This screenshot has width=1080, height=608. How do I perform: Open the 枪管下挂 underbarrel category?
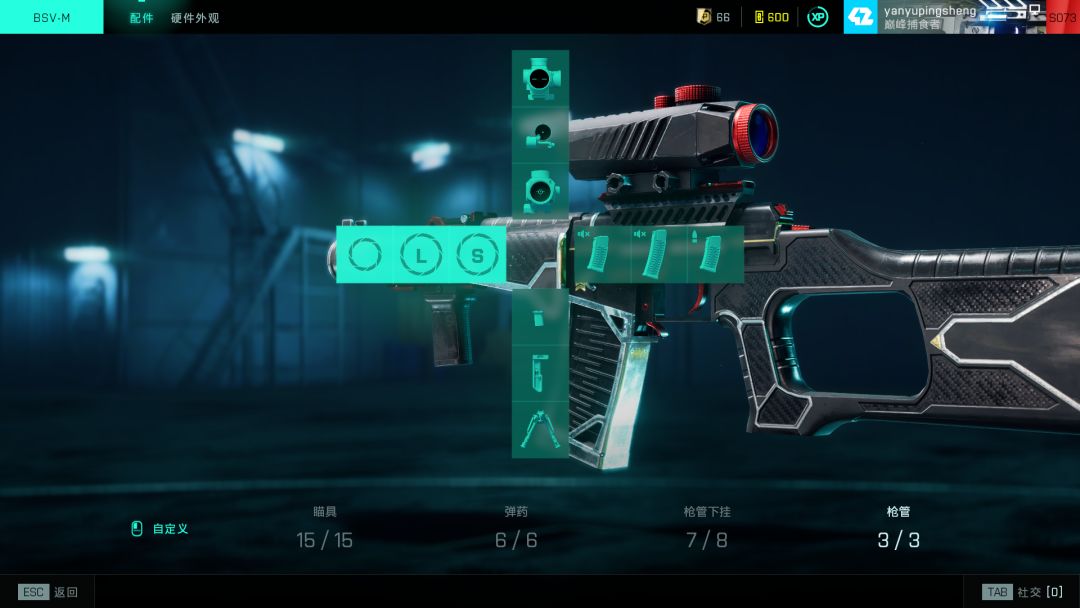click(706, 528)
